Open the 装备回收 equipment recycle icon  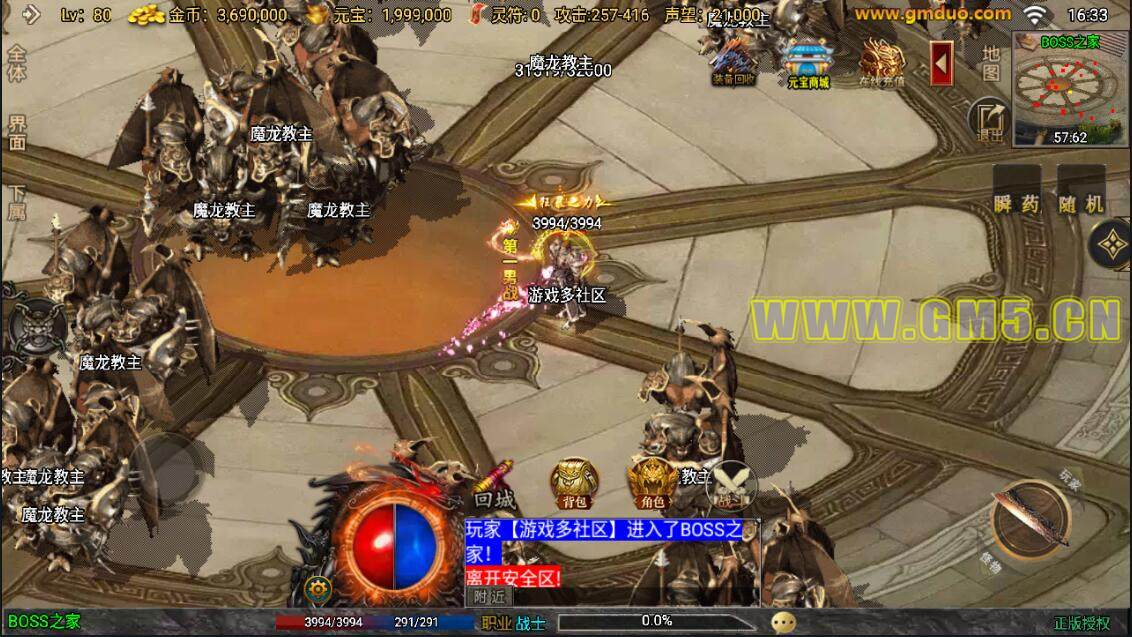click(734, 61)
